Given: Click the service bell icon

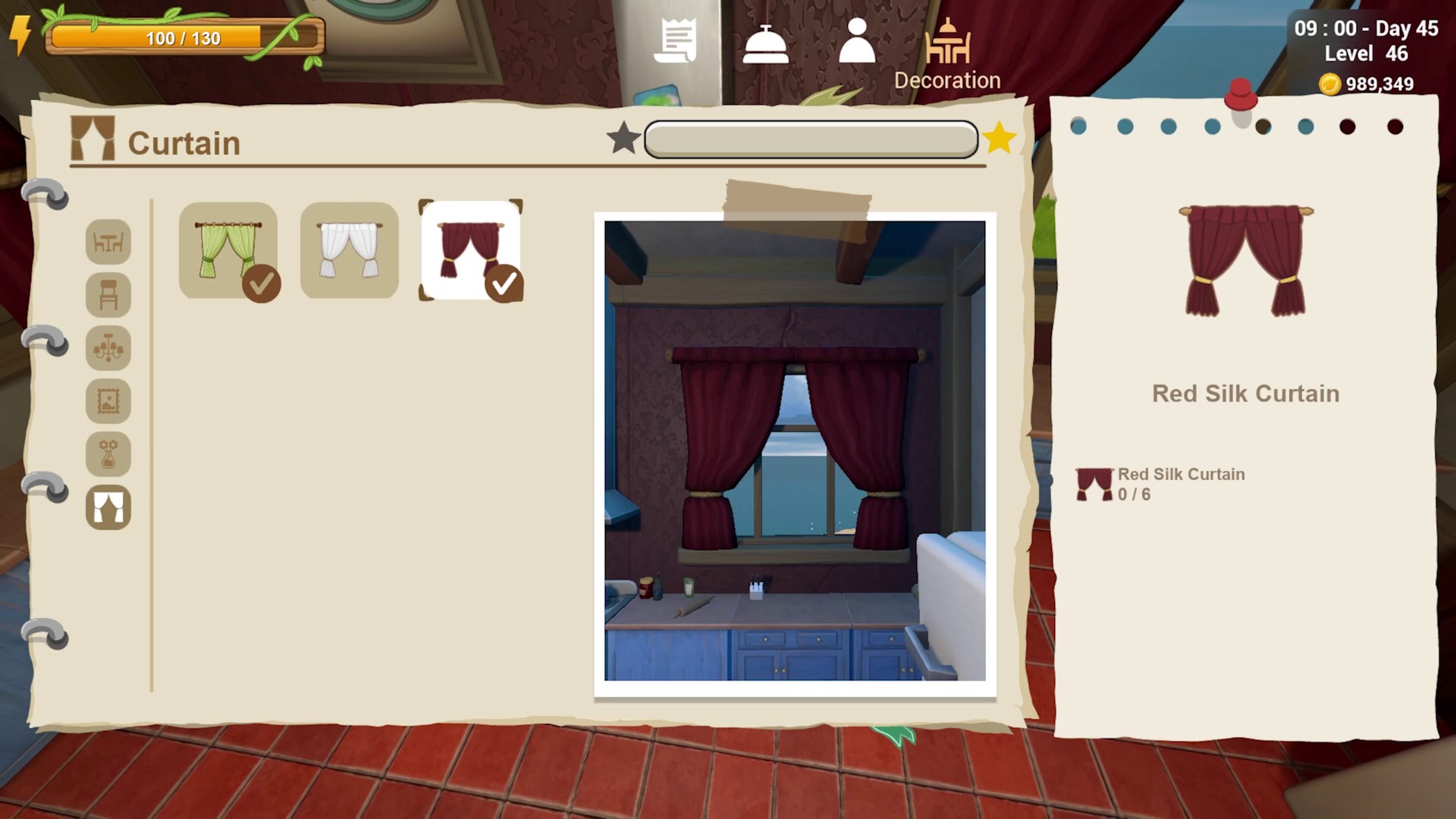Looking at the screenshot, I should point(767,42).
